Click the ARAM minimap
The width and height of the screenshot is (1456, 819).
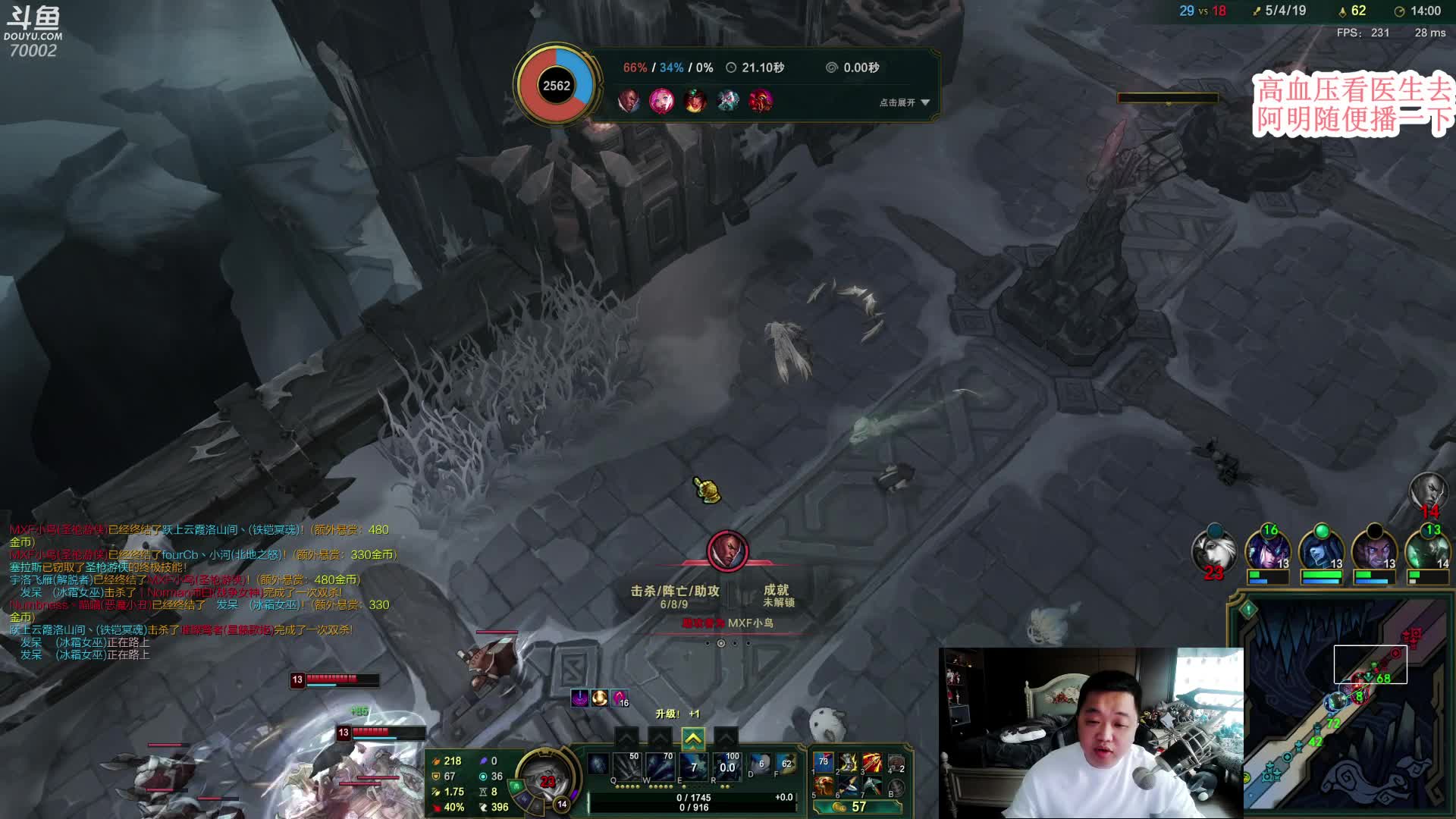tap(1342, 713)
